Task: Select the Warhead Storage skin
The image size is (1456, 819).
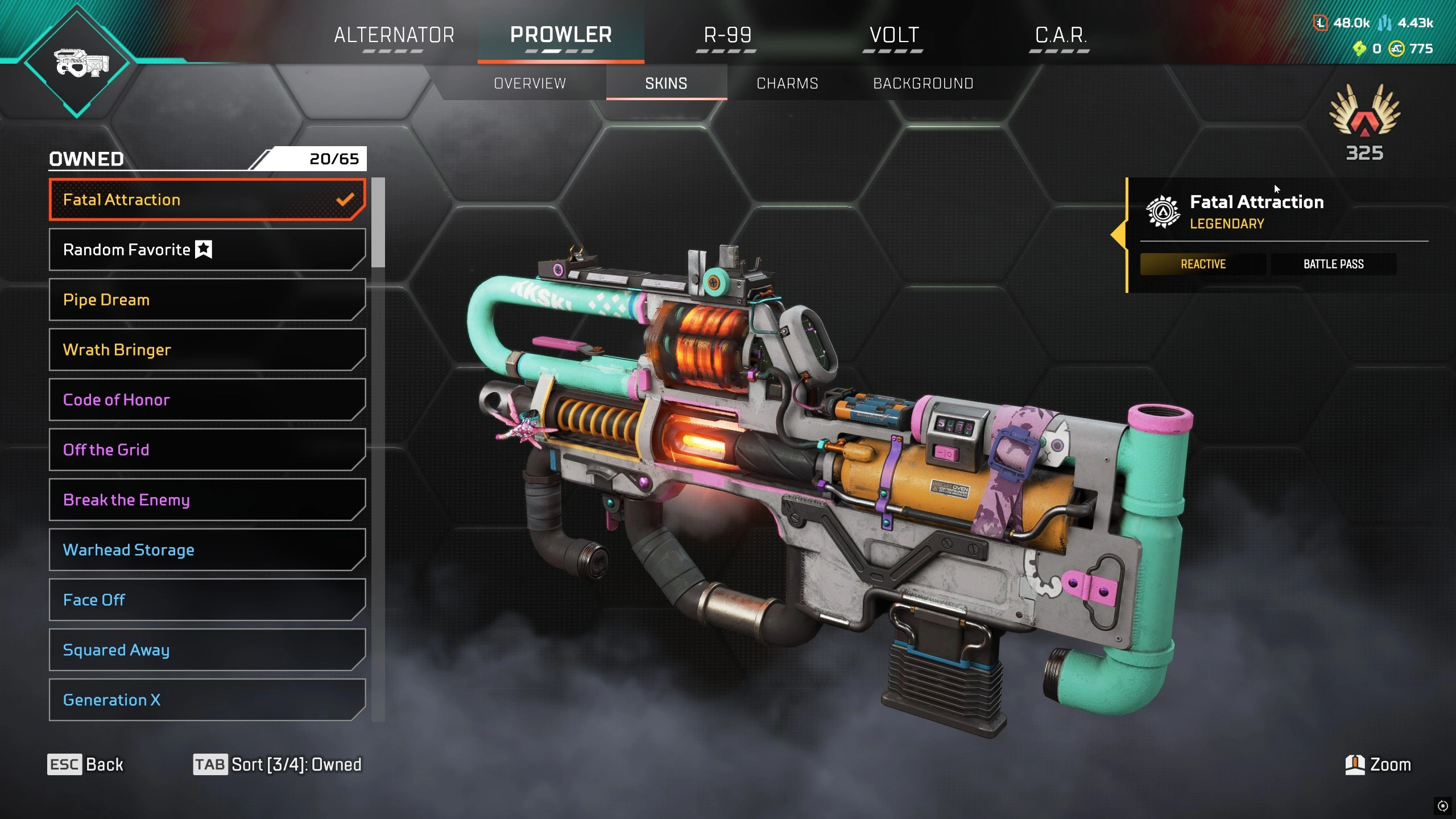Action: point(207,550)
